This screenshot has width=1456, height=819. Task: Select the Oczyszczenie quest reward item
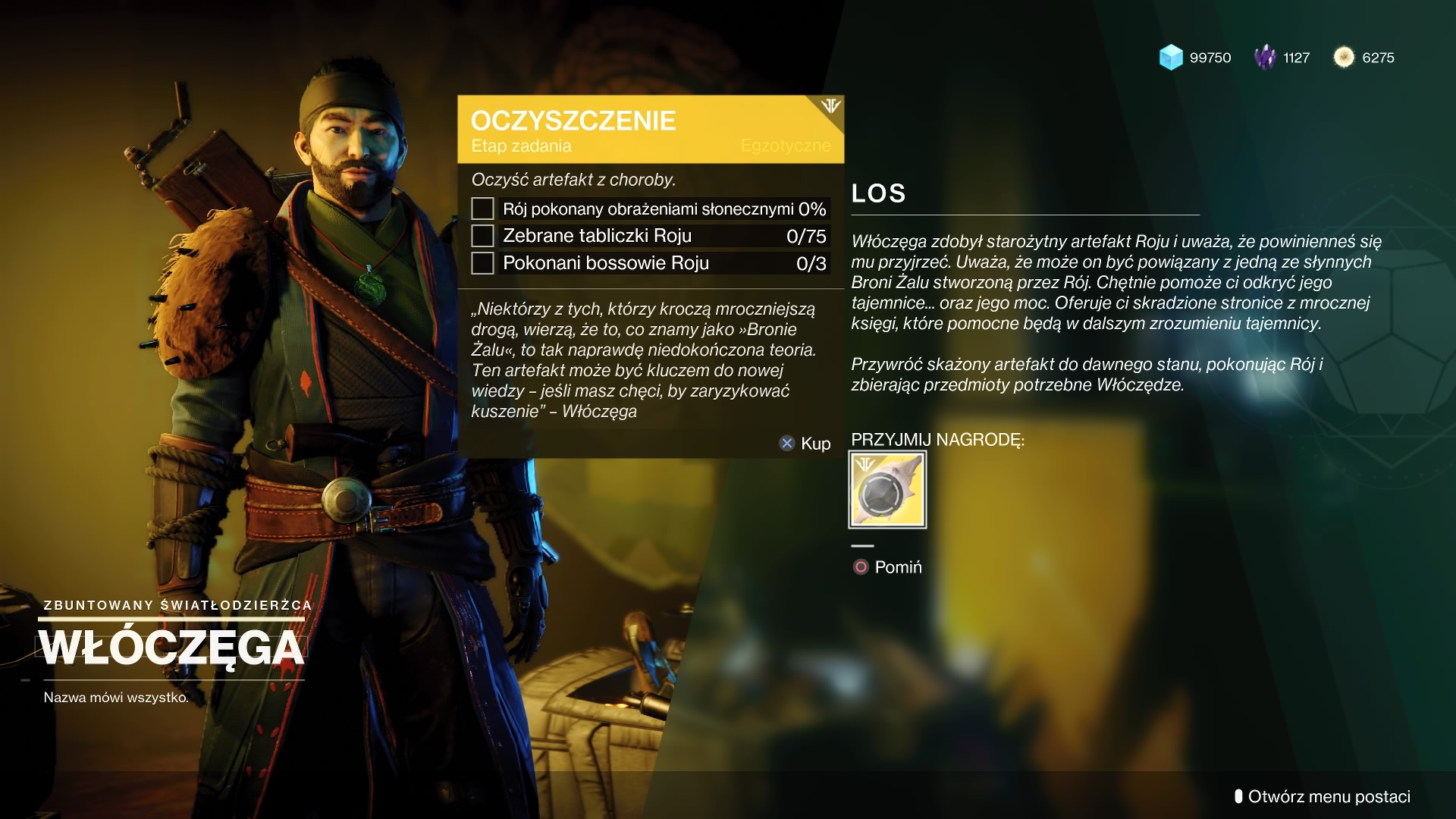tap(887, 490)
